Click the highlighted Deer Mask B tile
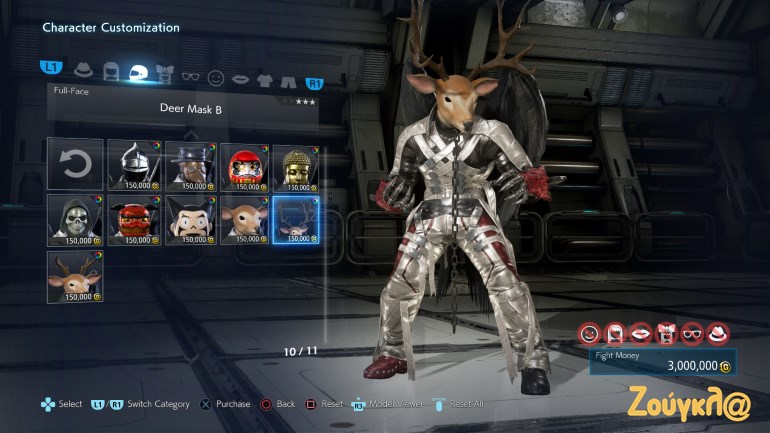 point(296,220)
